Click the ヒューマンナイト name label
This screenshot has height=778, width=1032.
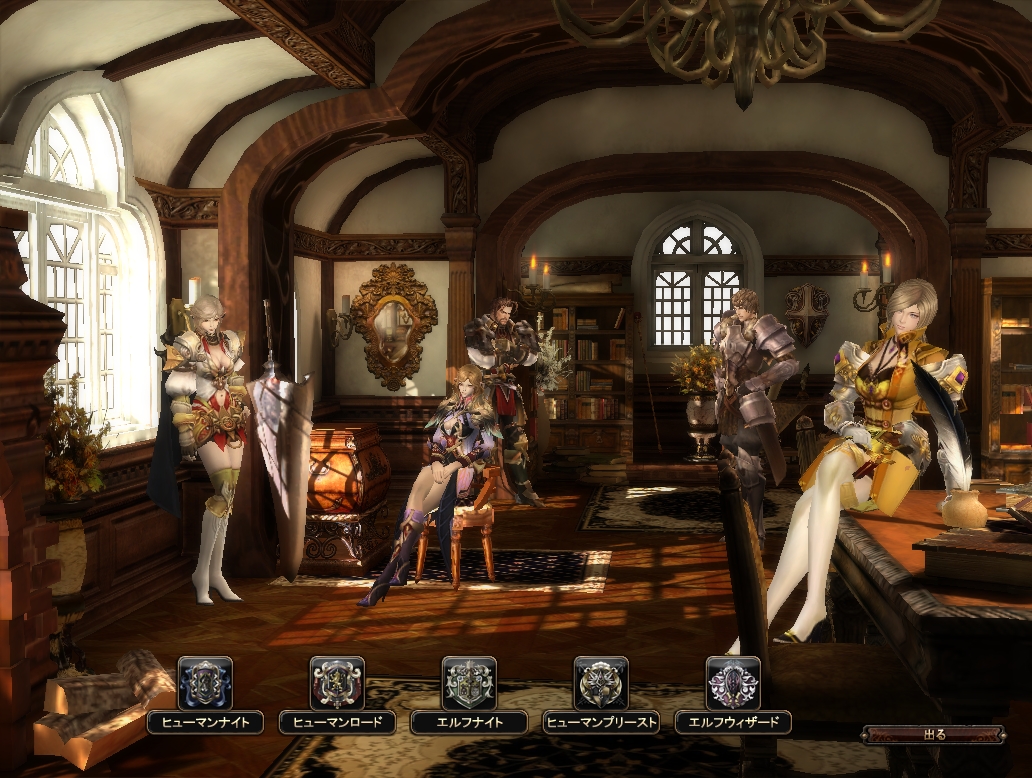tap(205, 722)
